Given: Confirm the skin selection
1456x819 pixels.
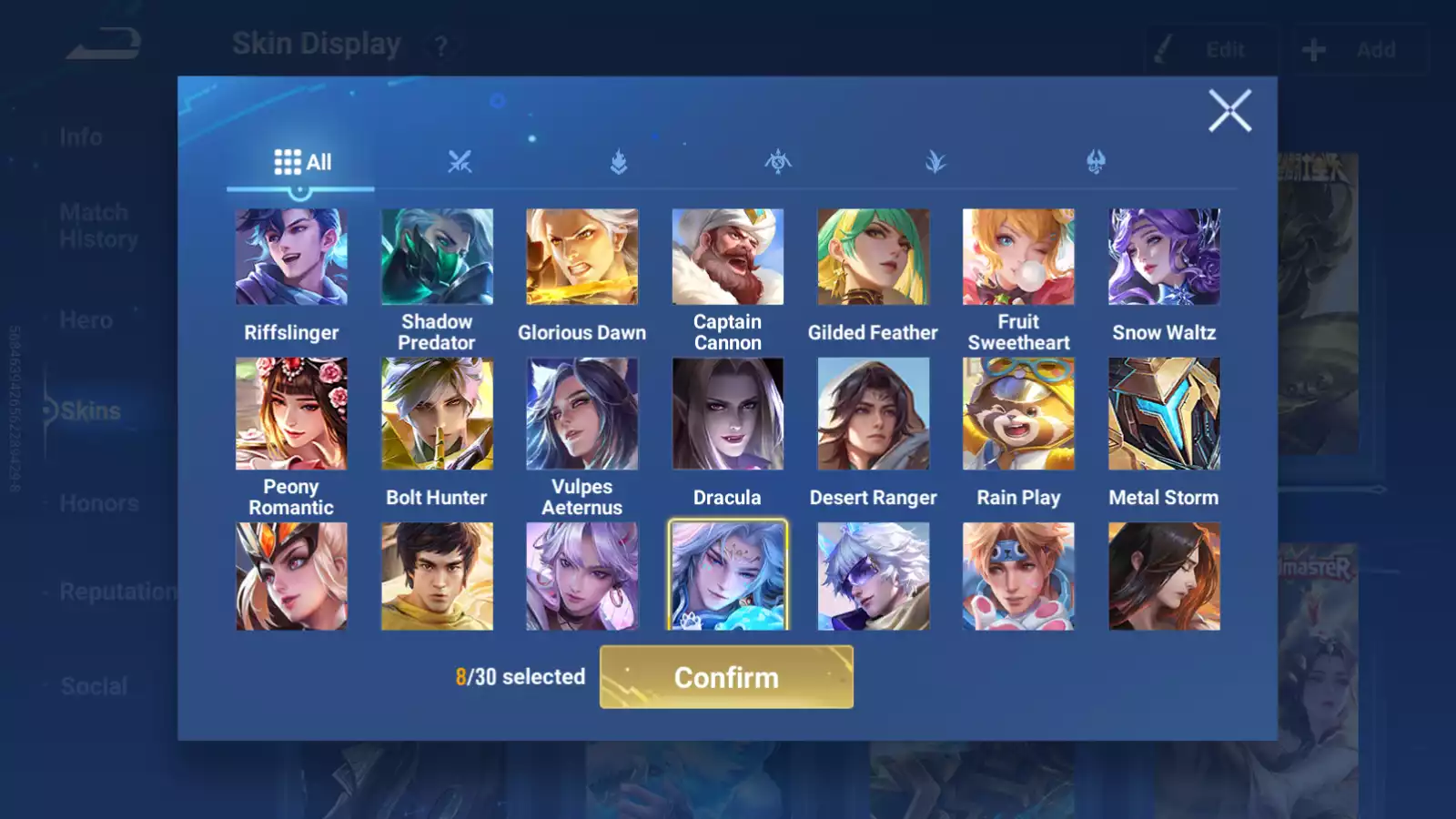Looking at the screenshot, I should coord(726,677).
